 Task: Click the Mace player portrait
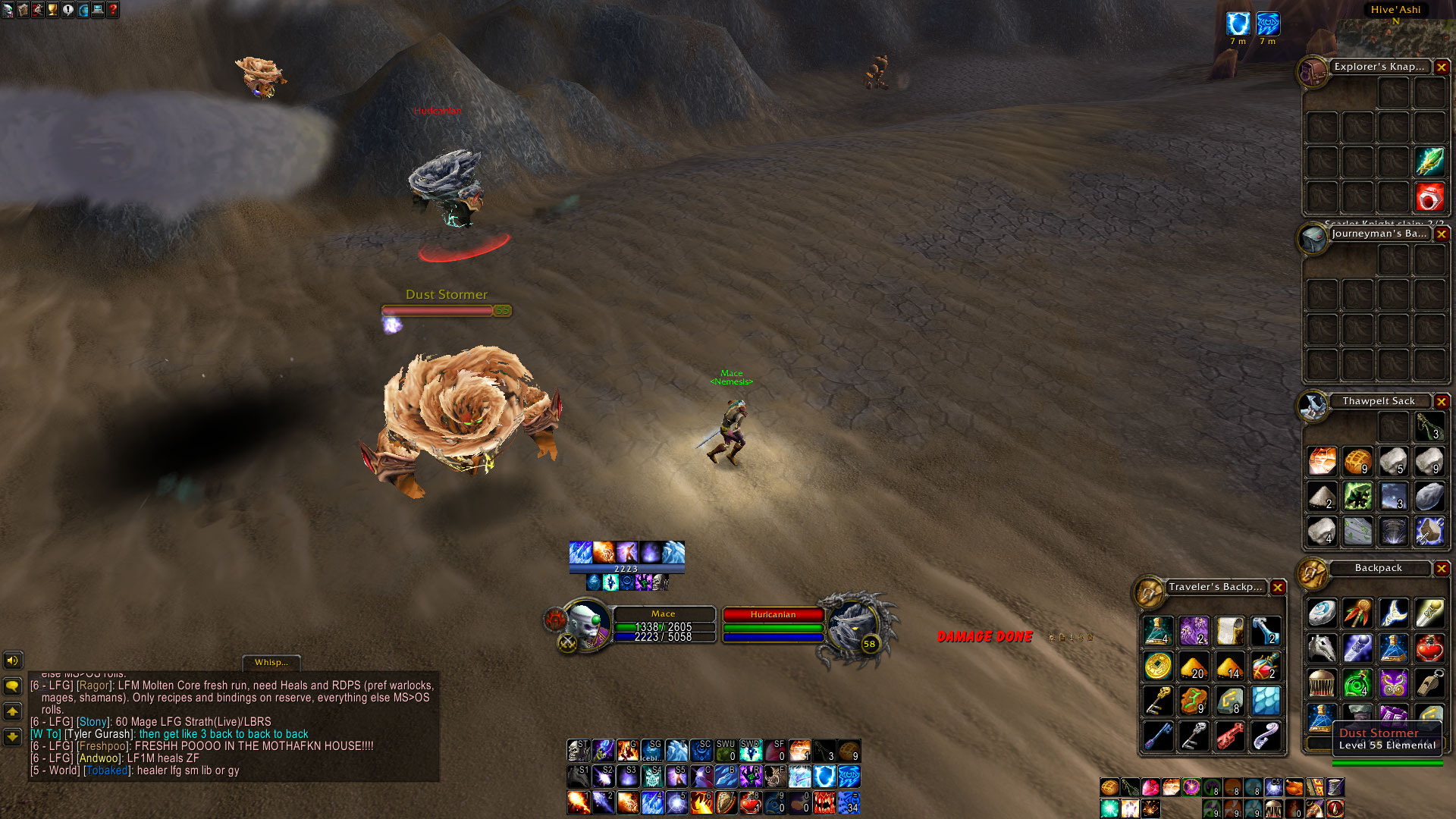point(588,624)
